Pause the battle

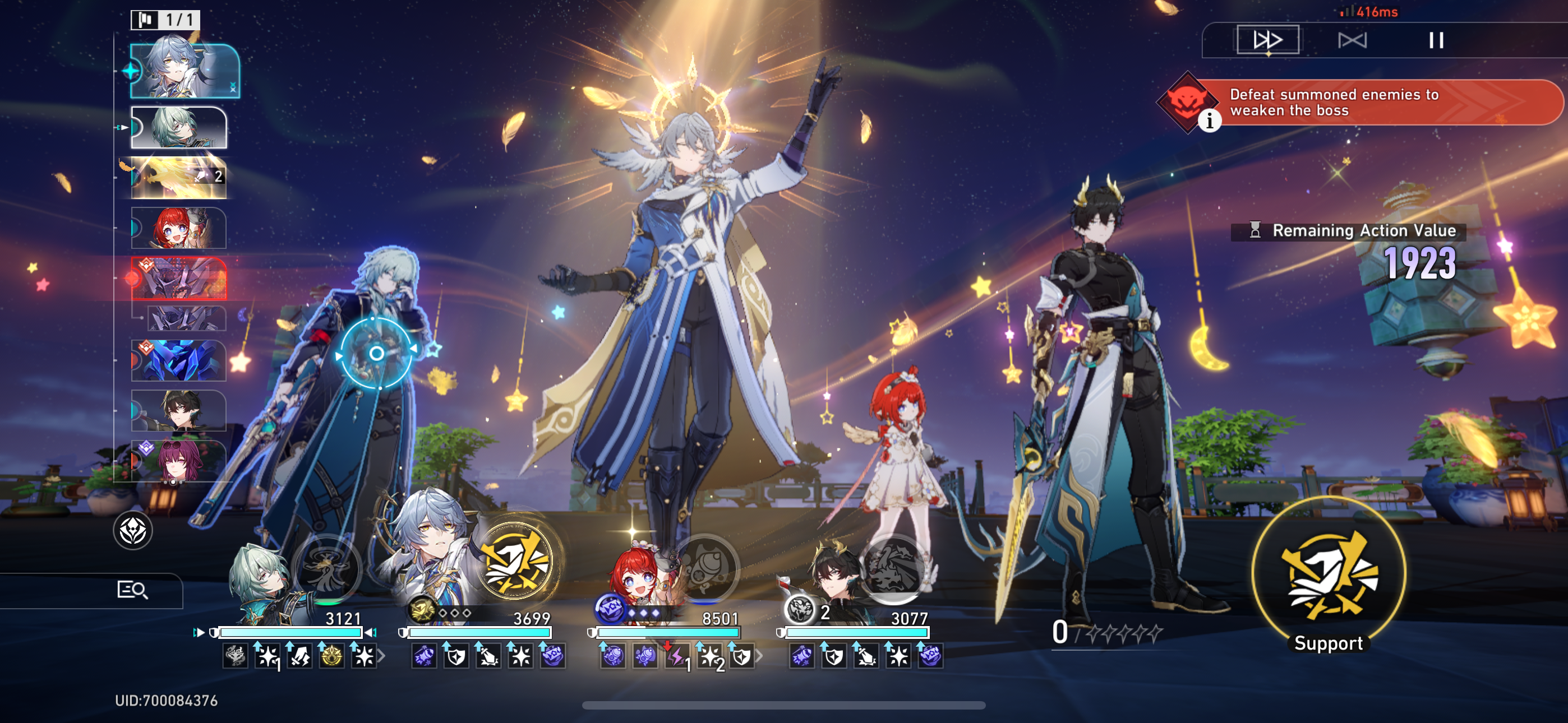point(1436,40)
